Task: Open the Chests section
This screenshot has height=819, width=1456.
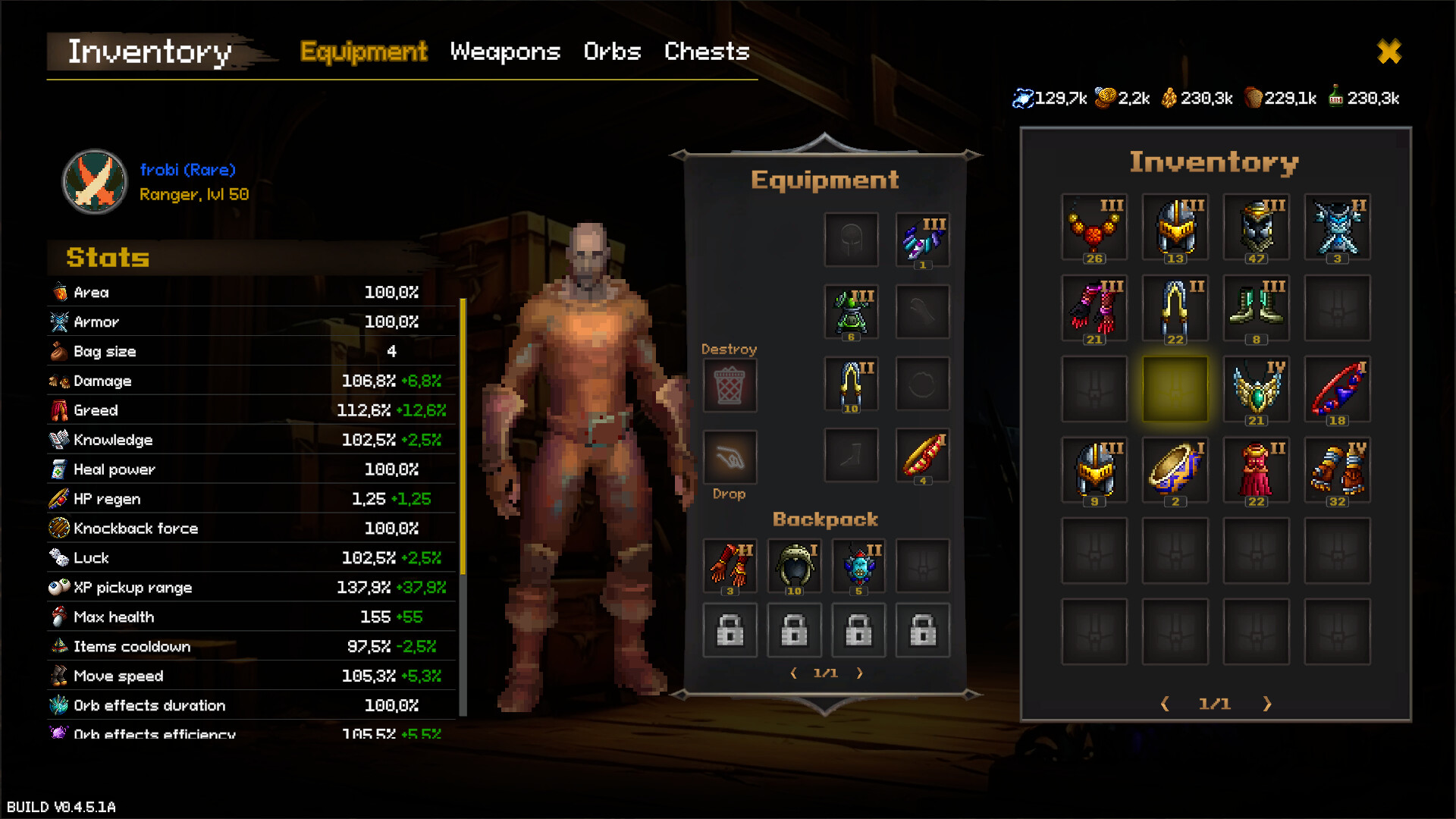Action: pos(706,52)
